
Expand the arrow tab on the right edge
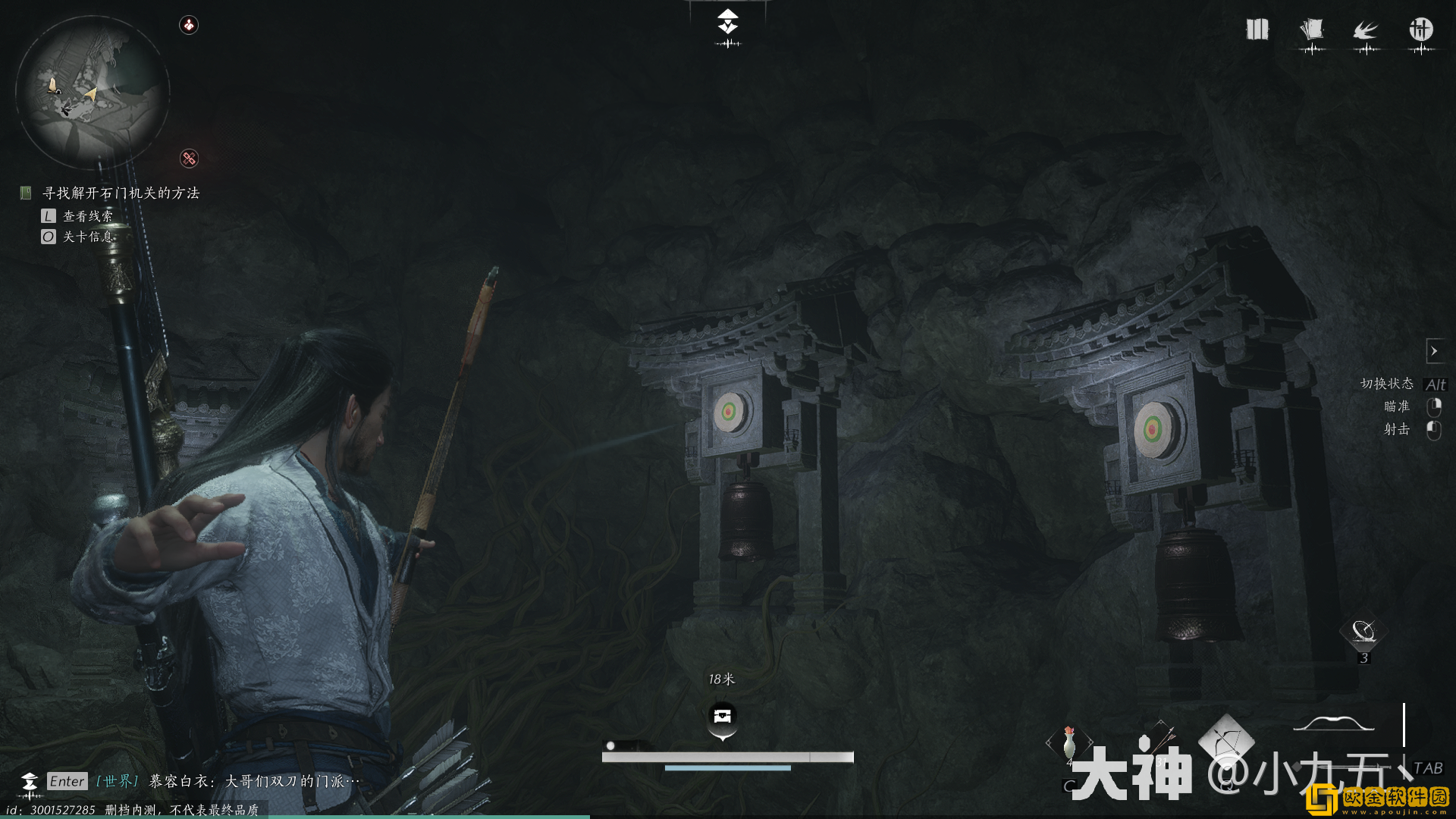click(1434, 351)
